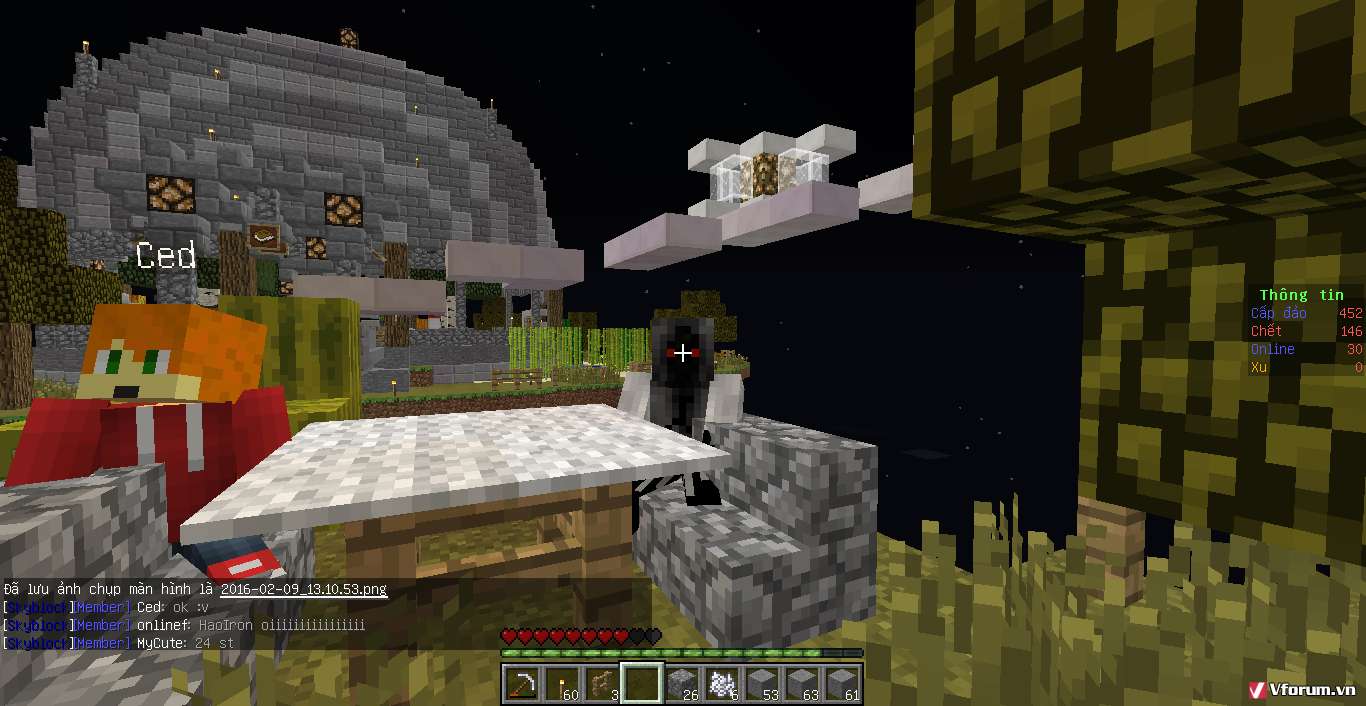Select the torch stack of 60
The width and height of the screenshot is (1366, 706).
pos(560,684)
